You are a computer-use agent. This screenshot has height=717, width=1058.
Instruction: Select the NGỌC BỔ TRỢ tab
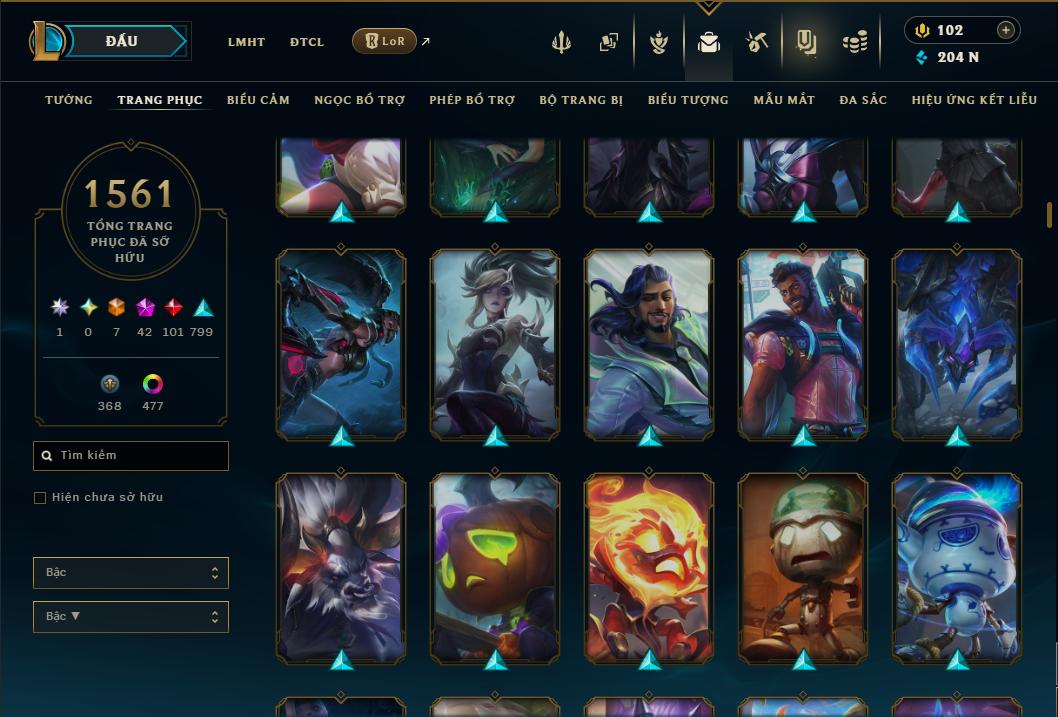tap(359, 100)
